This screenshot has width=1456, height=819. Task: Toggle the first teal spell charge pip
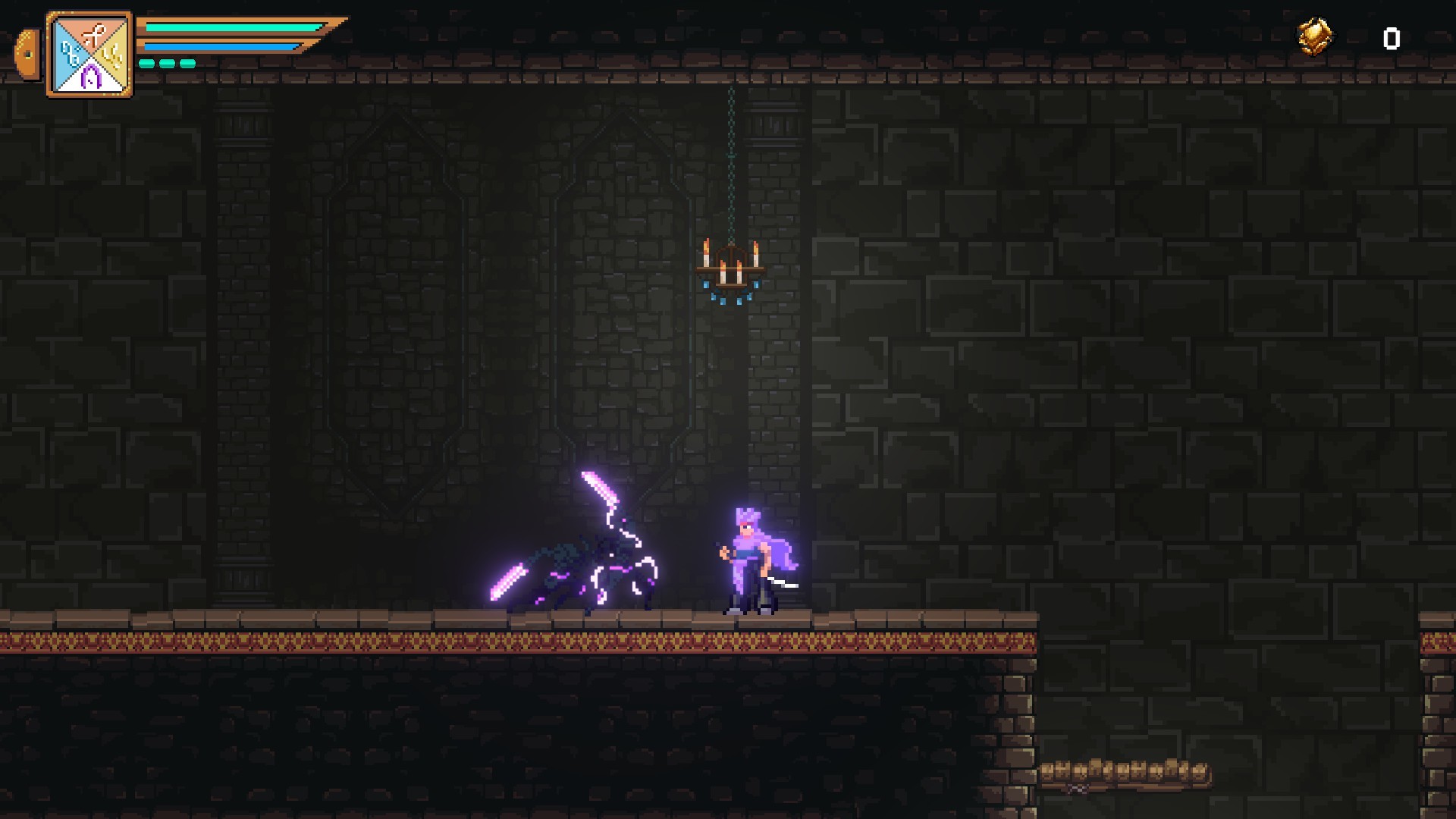click(x=147, y=64)
